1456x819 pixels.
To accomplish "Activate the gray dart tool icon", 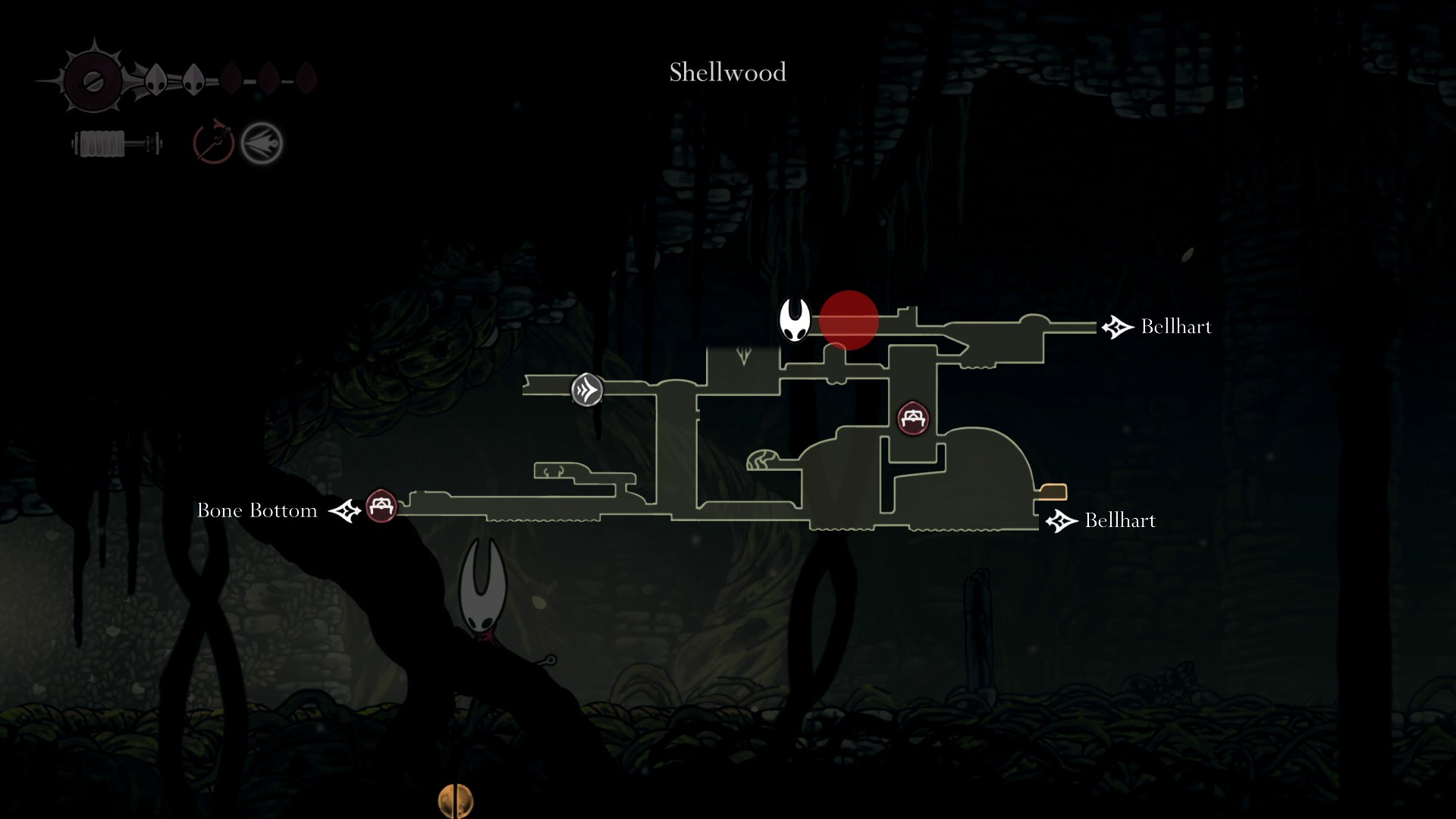I will pos(262,143).
